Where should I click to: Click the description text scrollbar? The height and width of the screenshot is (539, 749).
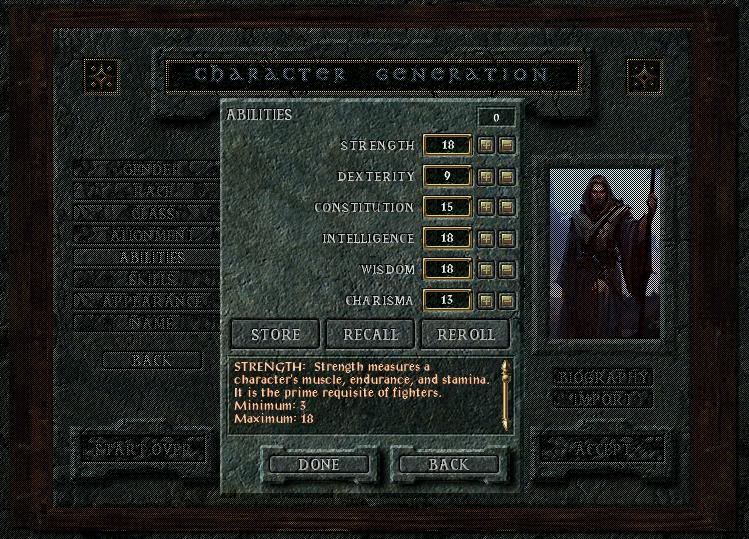click(x=505, y=392)
